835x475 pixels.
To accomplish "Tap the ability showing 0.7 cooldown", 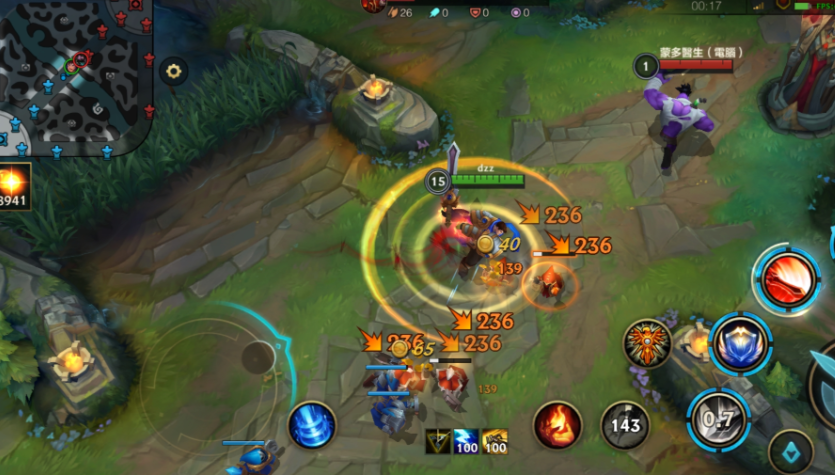I will pos(718,417).
